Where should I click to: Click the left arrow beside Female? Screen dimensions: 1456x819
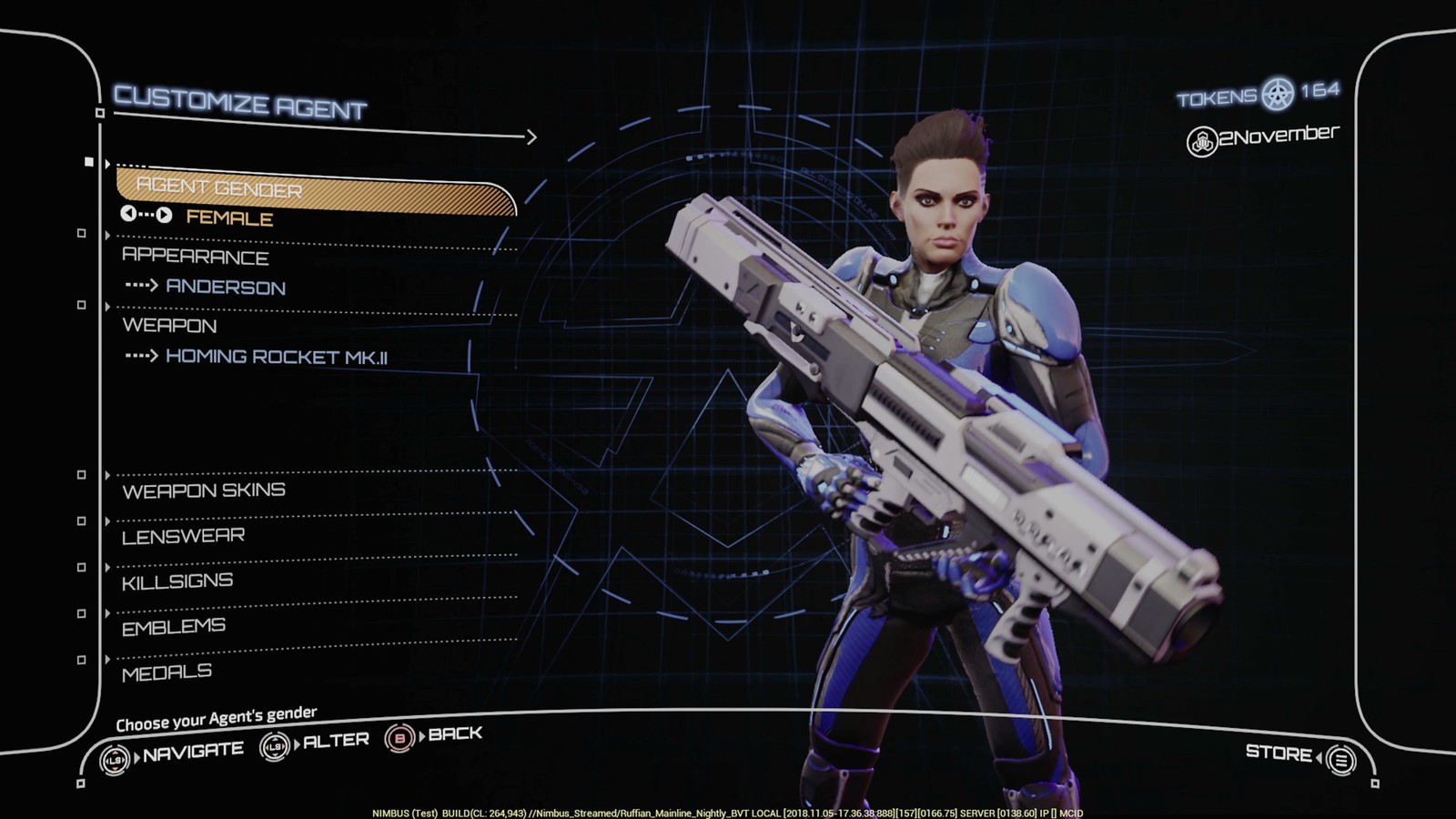(128, 214)
